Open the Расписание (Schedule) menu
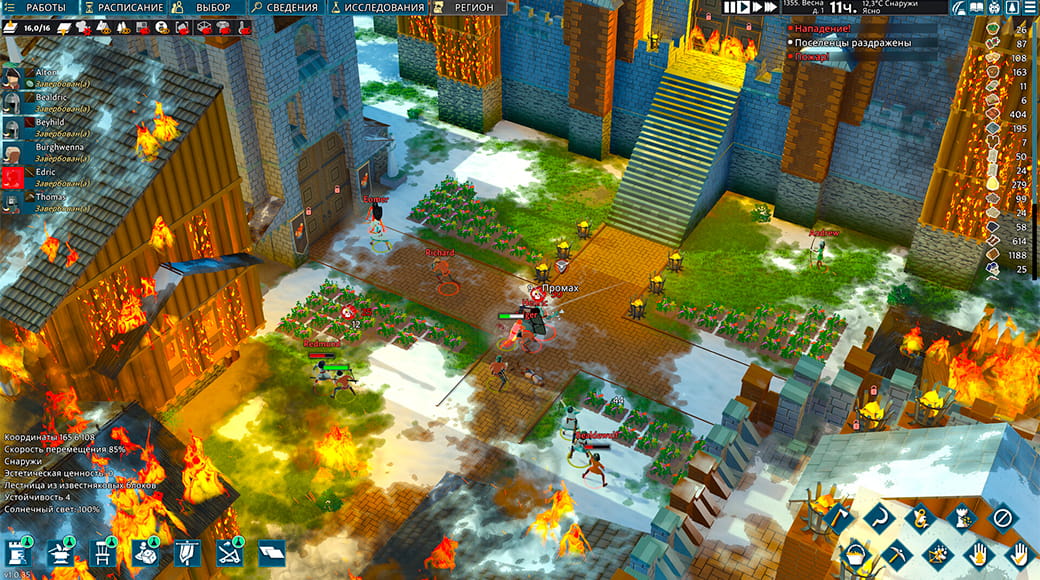 (129, 7)
